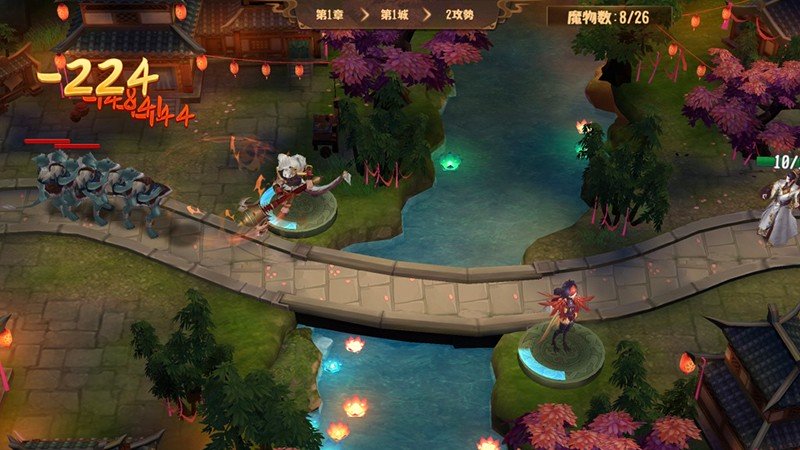800x450 pixels.
Task: Select the red-winged hero on the stone pedestal
Action: point(558,318)
